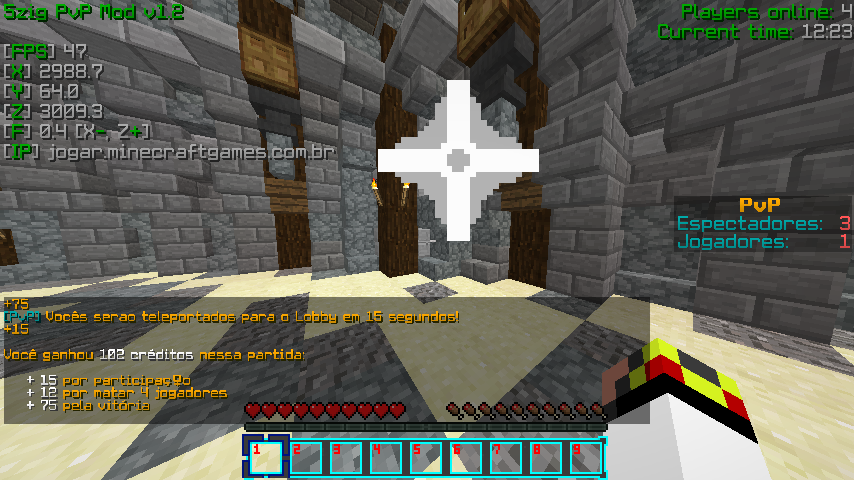Switch to hotbar slot 7
The height and width of the screenshot is (480, 854).
click(506, 458)
